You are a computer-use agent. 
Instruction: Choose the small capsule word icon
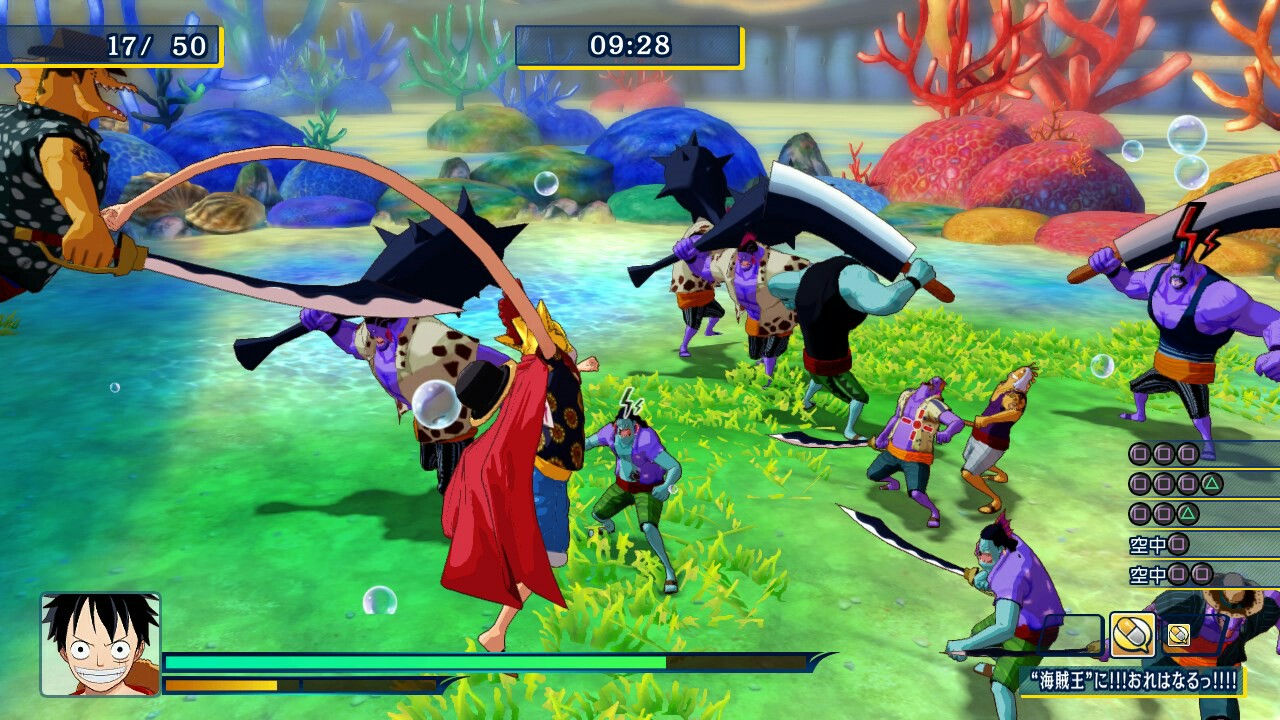coord(1179,635)
